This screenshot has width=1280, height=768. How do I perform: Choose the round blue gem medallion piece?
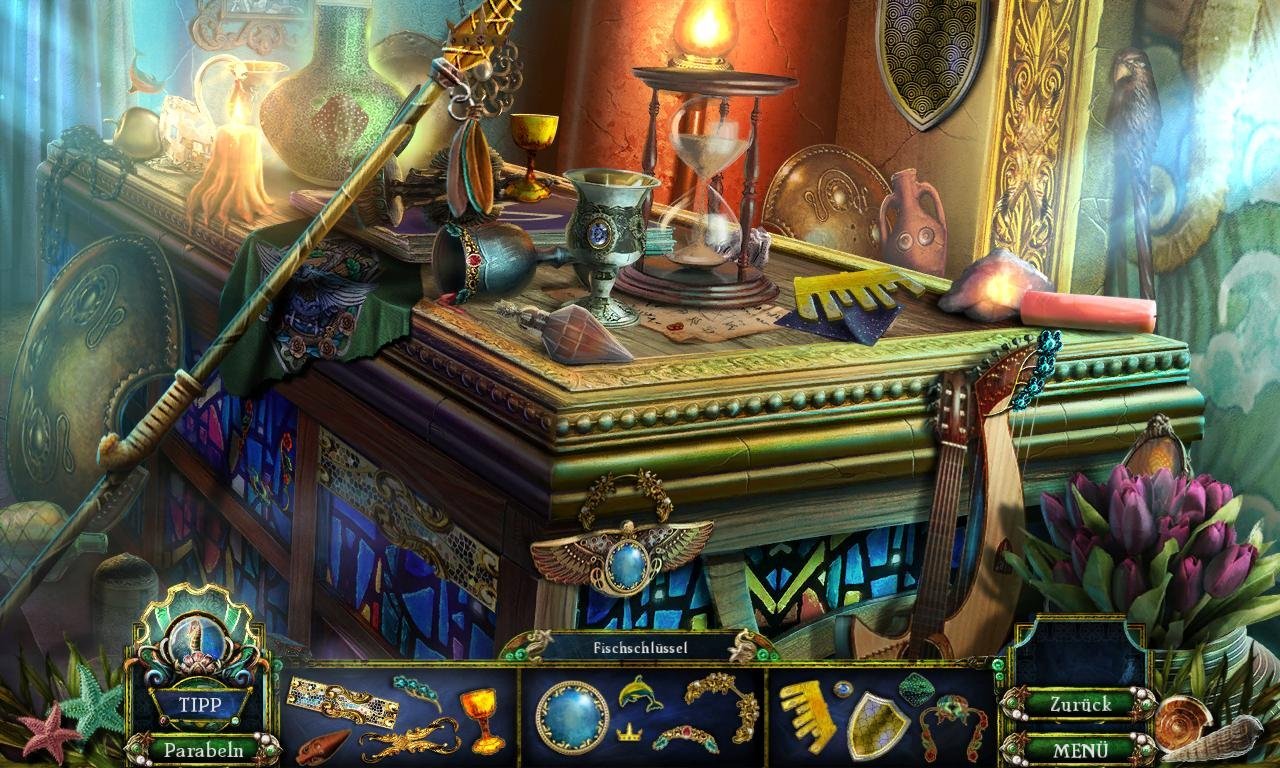click(572, 716)
